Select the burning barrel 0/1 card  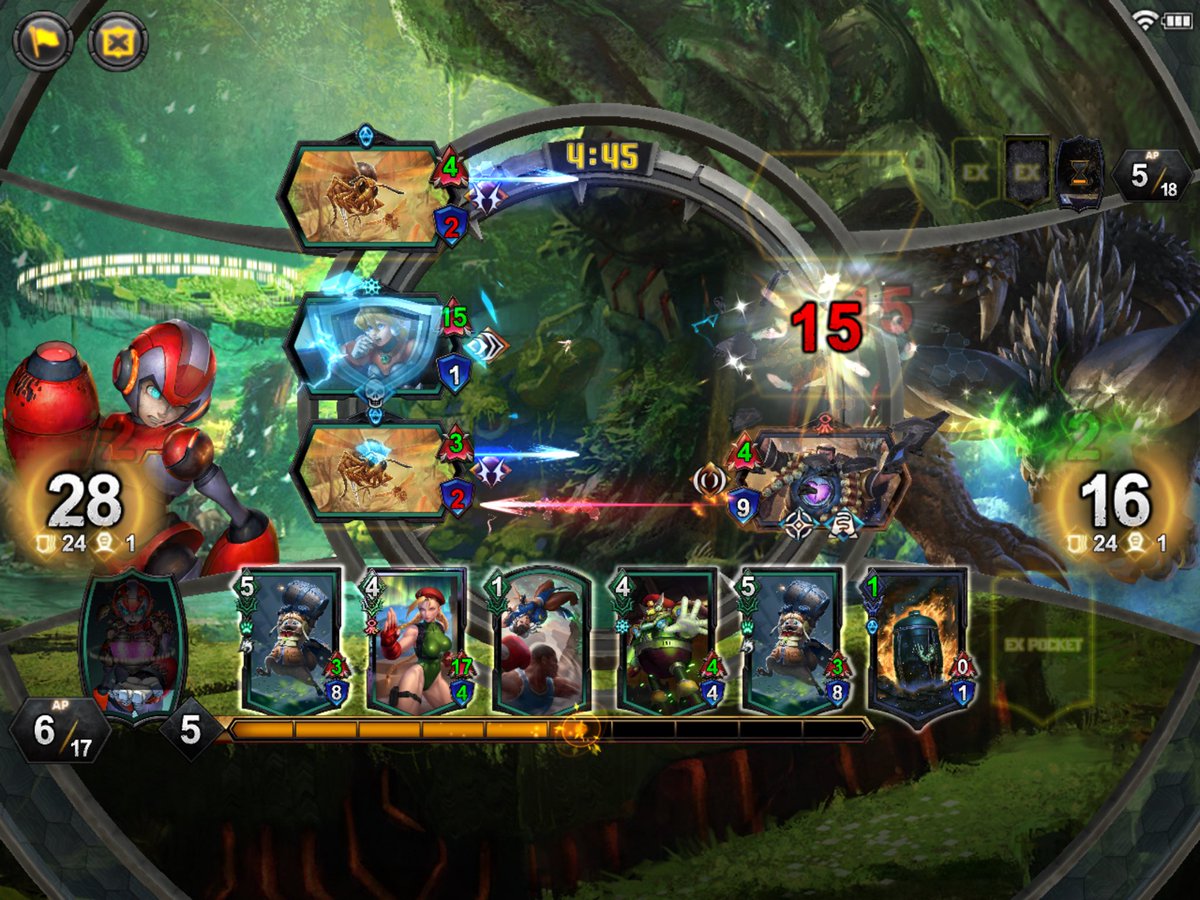pos(918,642)
